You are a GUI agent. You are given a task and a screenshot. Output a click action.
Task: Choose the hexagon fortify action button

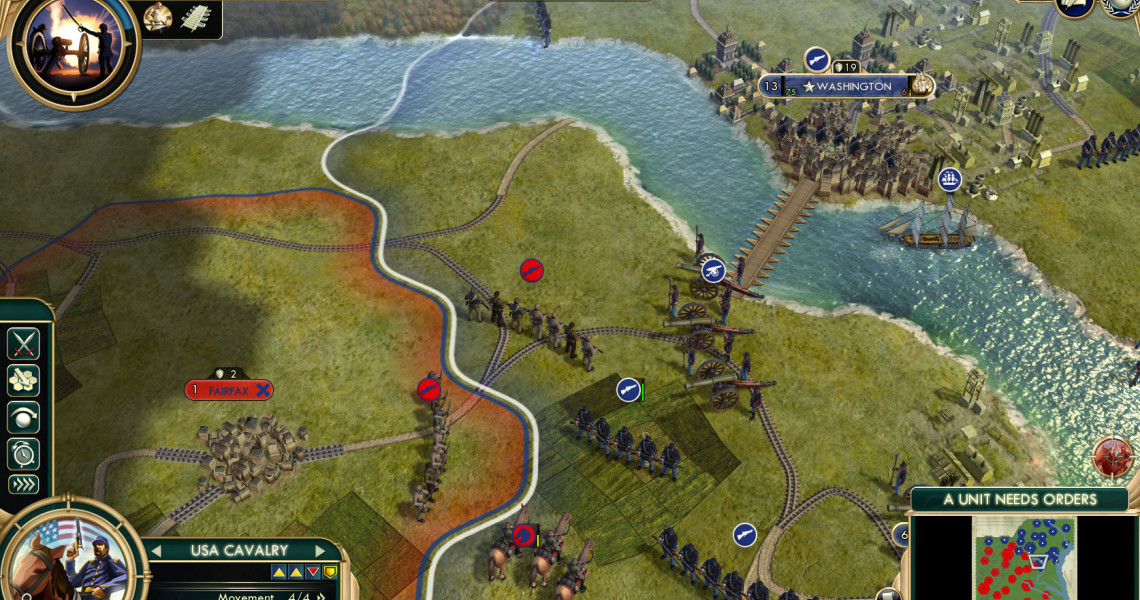23,380
